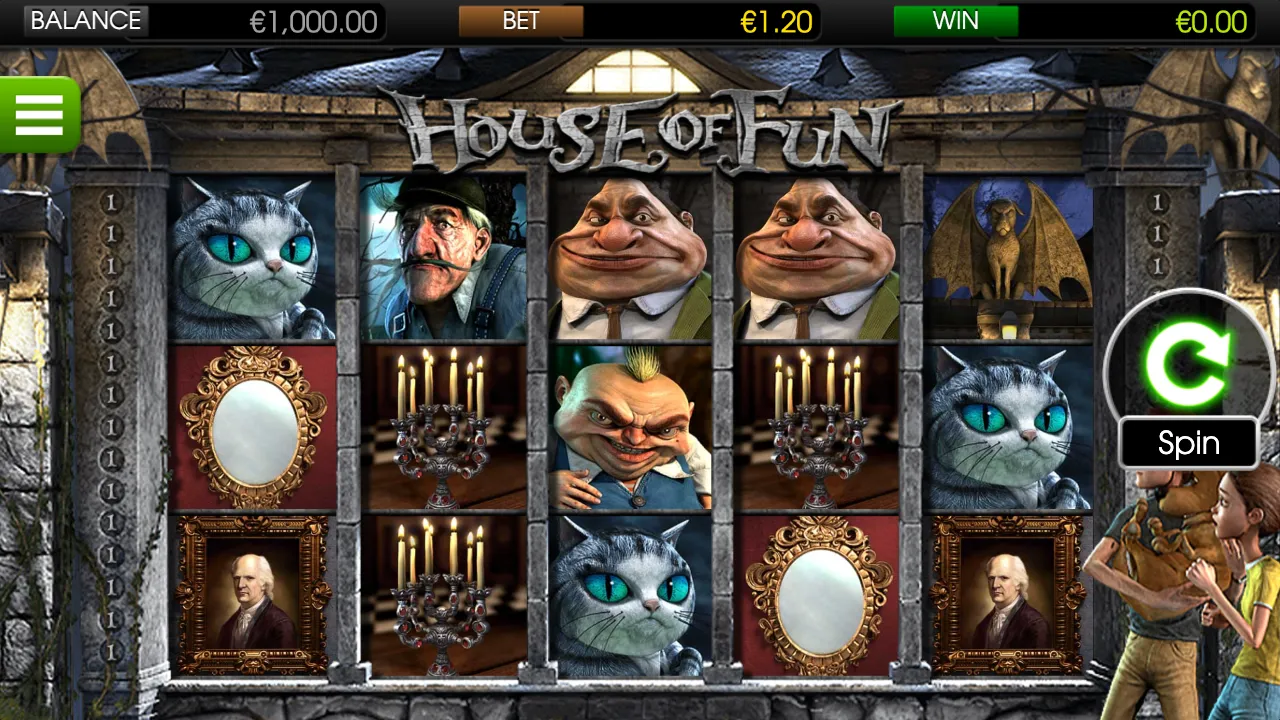The width and height of the screenshot is (1280, 720).
Task: Click the framed portrait symbol on reel five
Action: [1012, 595]
